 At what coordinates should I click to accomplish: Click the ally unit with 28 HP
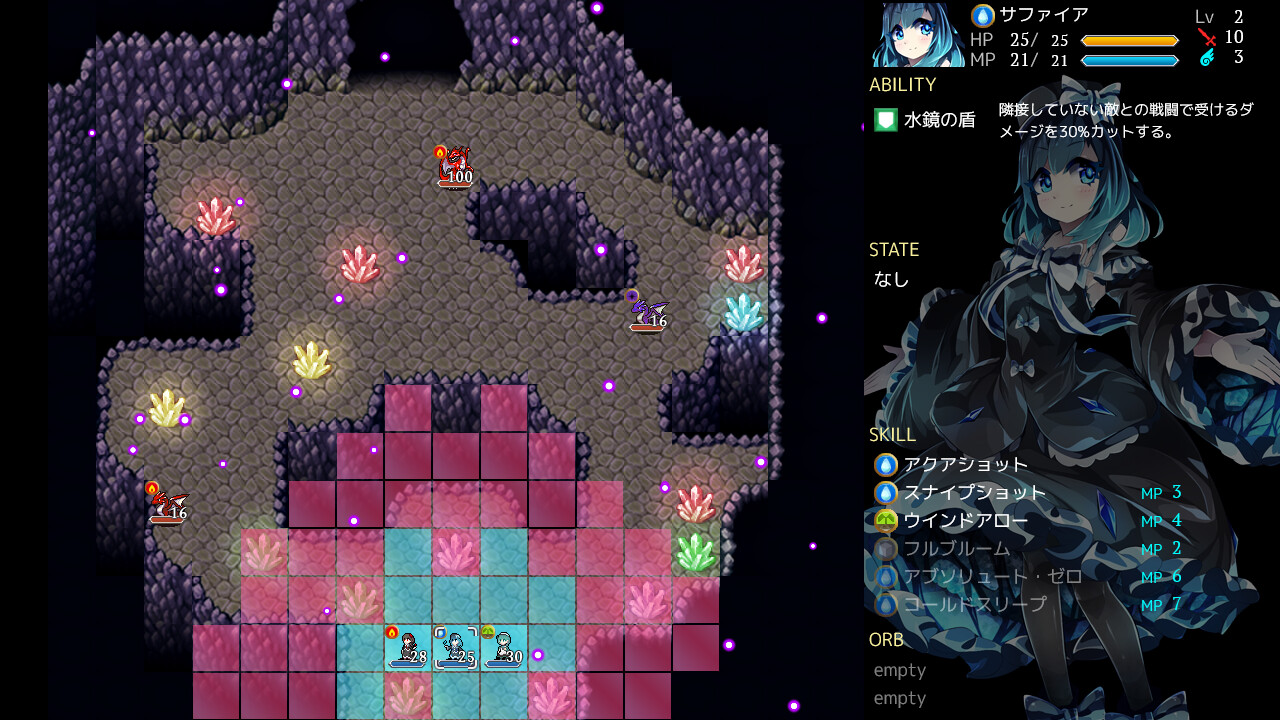[x=408, y=648]
